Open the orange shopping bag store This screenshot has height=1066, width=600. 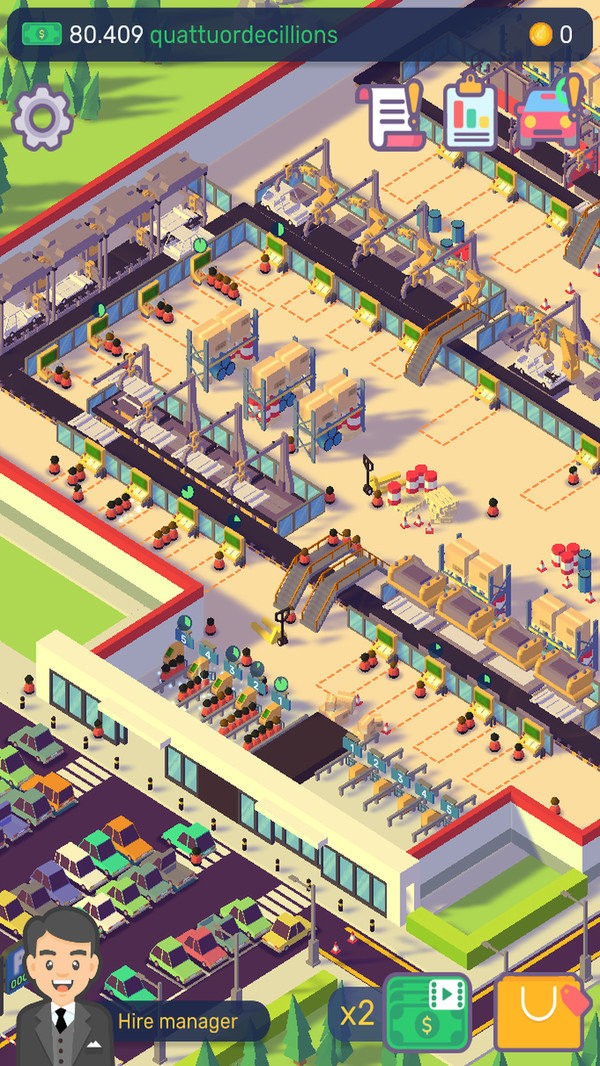pos(540,1012)
